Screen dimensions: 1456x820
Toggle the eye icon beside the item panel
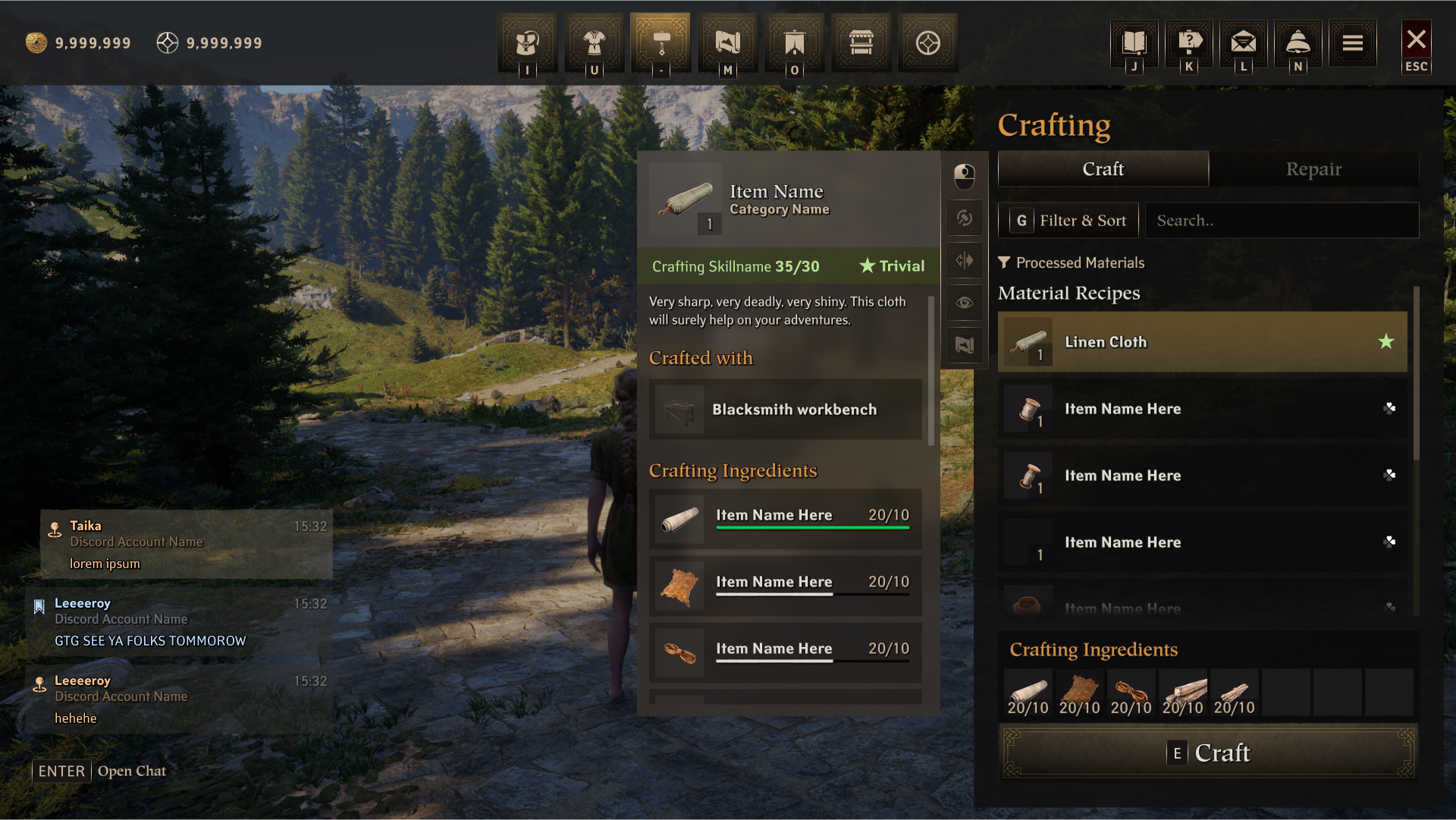coord(965,303)
